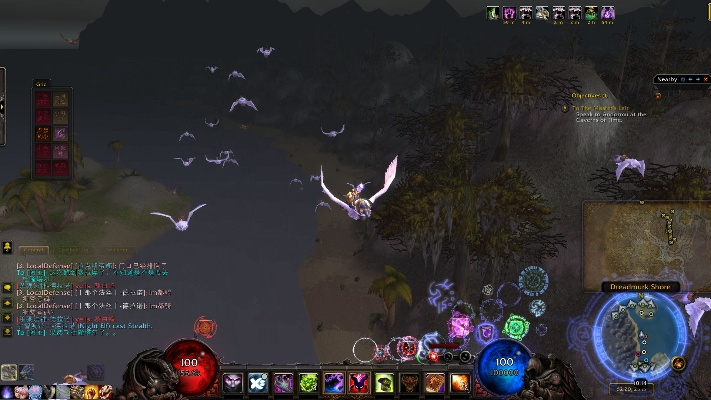Expand the collapsed left side panel arrow
Screen dimensions: 711x400
pos(3,106)
